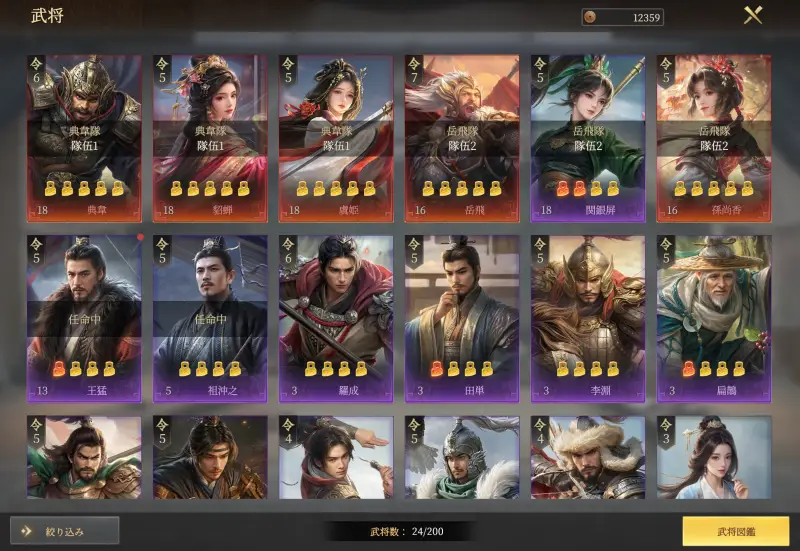Select the 田単 general card
Viewport: 800px width, 551px height.
462,318
